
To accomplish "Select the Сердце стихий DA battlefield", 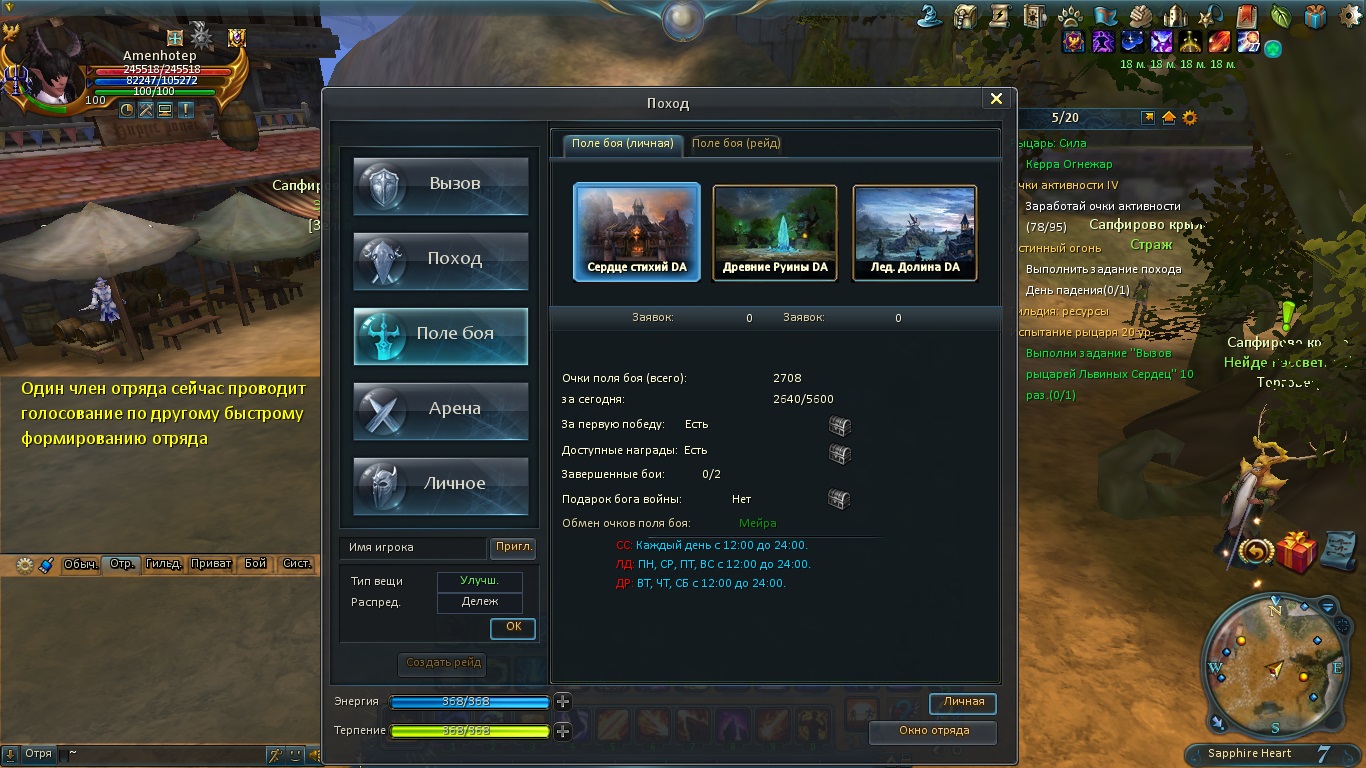I will [x=637, y=231].
